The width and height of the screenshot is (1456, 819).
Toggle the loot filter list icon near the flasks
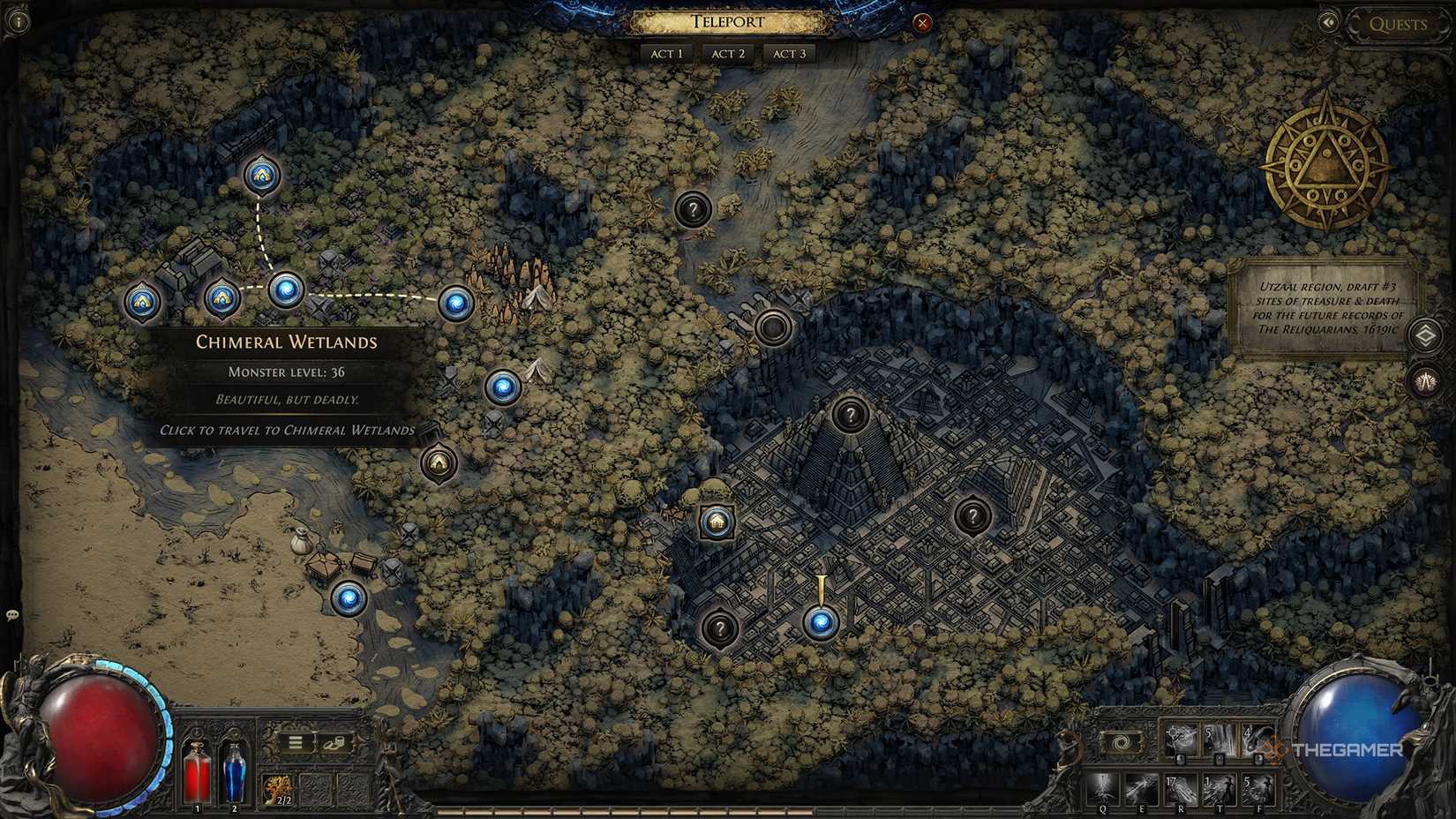click(x=295, y=742)
